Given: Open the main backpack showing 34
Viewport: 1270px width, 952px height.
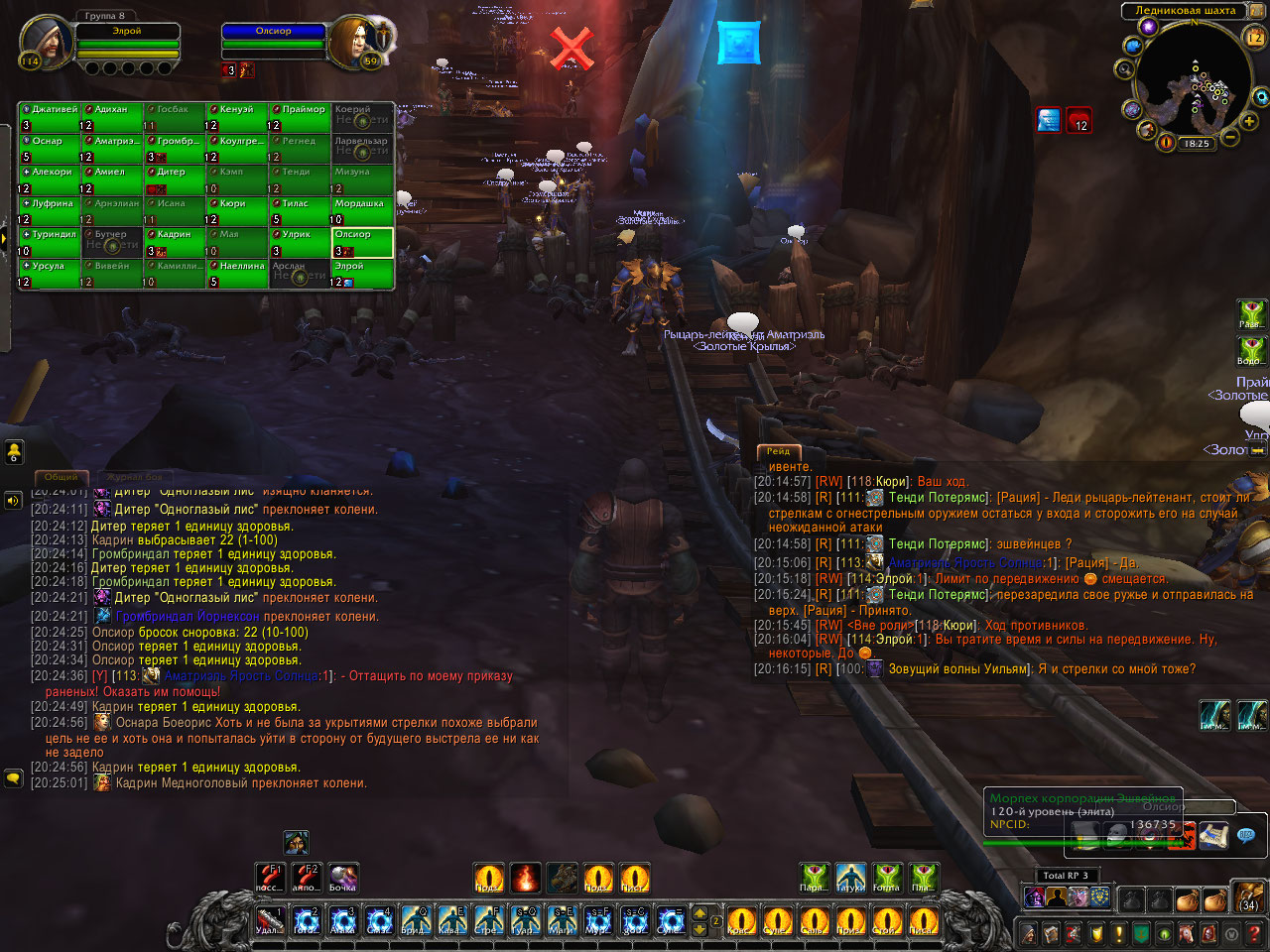Looking at the screenshot, I should coord(1248,898).
